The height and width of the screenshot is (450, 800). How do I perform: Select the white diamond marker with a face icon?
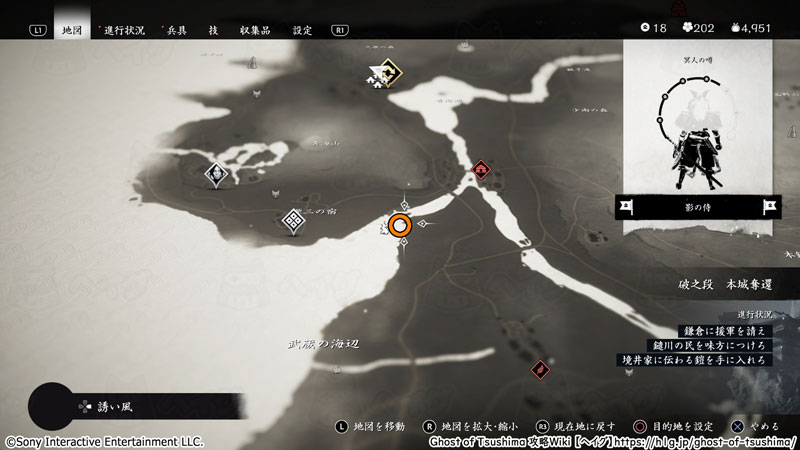[216, 175]
